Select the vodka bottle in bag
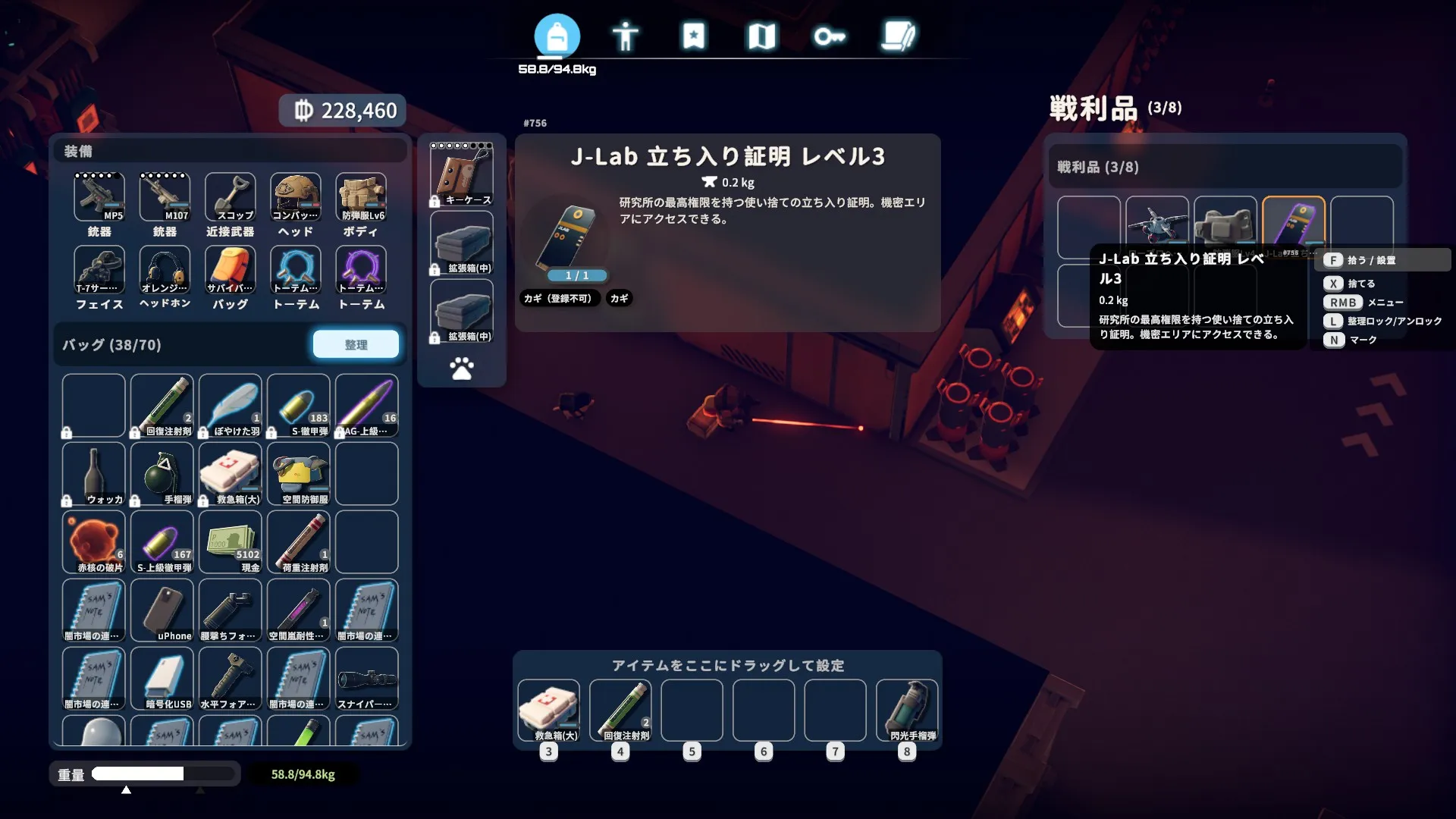1456x819 pixels. click(x=93, y=473)
